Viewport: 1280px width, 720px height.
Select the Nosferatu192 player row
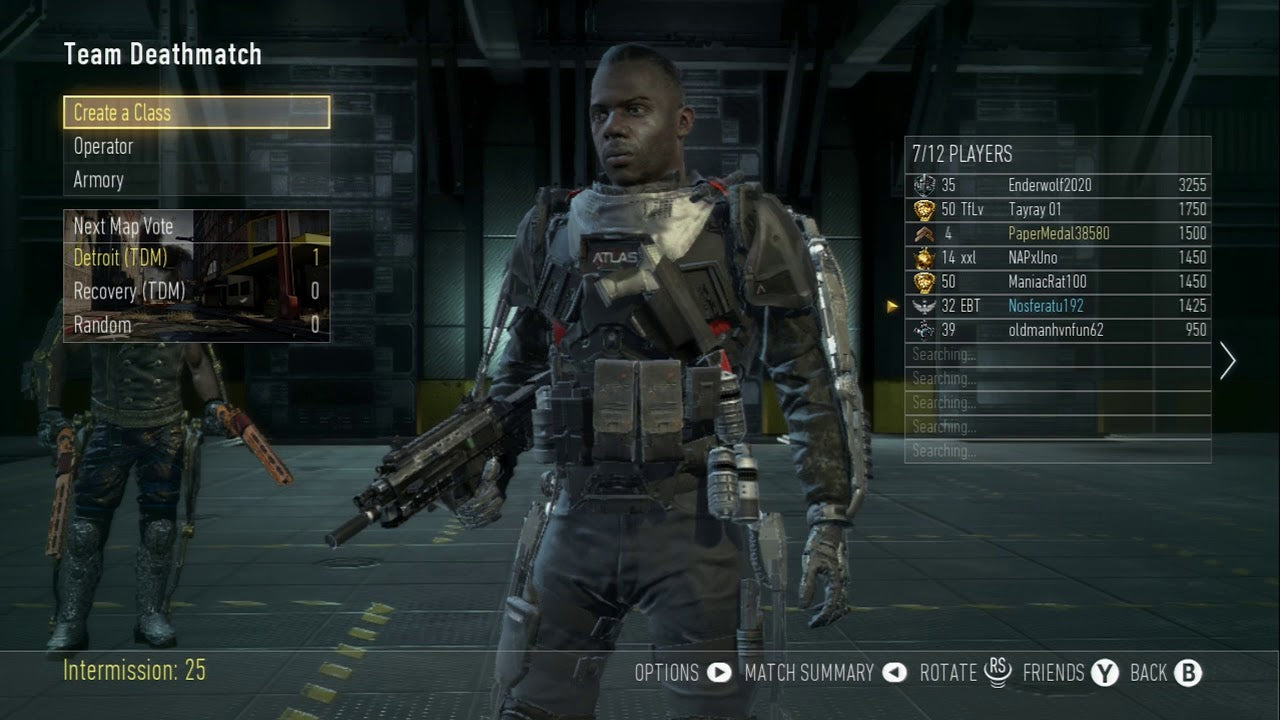pos(1057,306)
